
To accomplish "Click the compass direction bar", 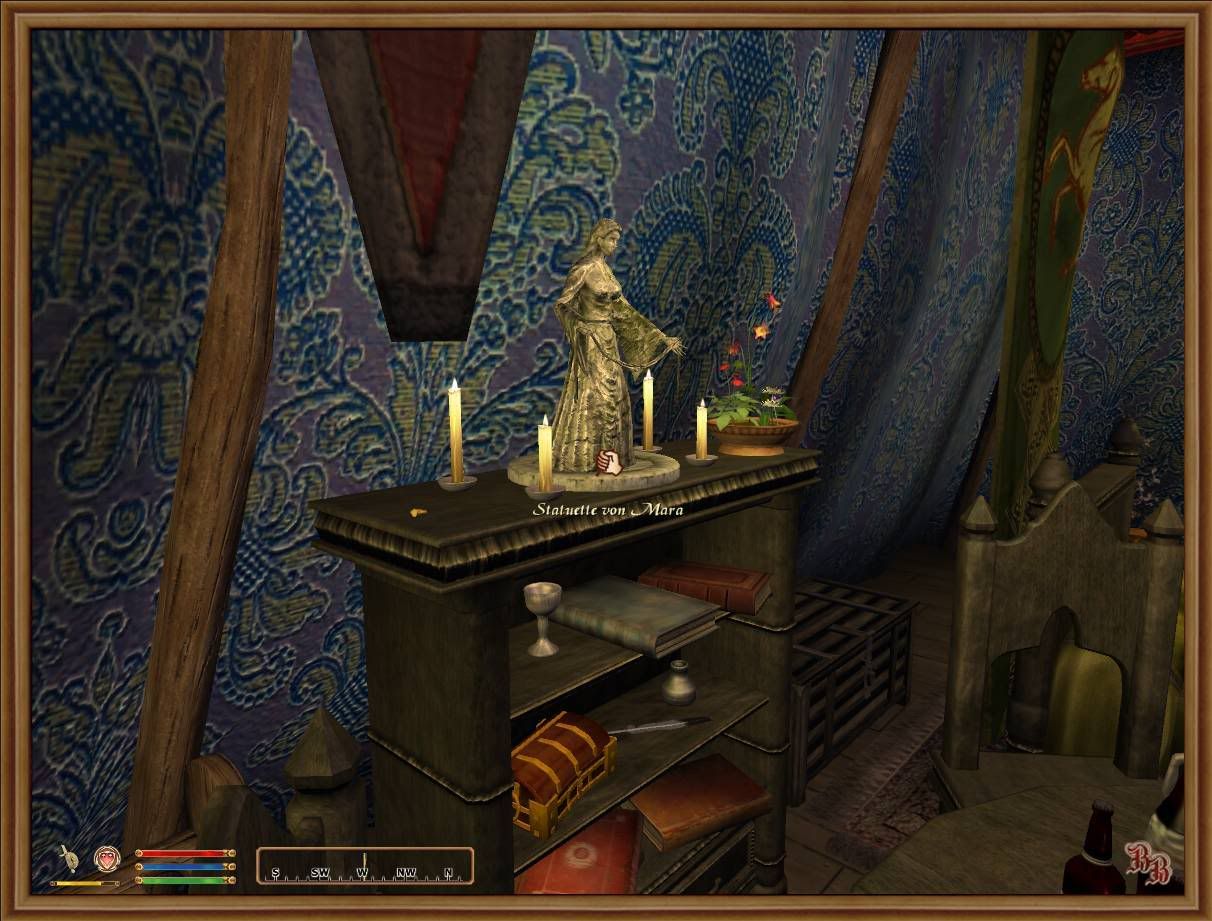I will click(x=364, y=866).
